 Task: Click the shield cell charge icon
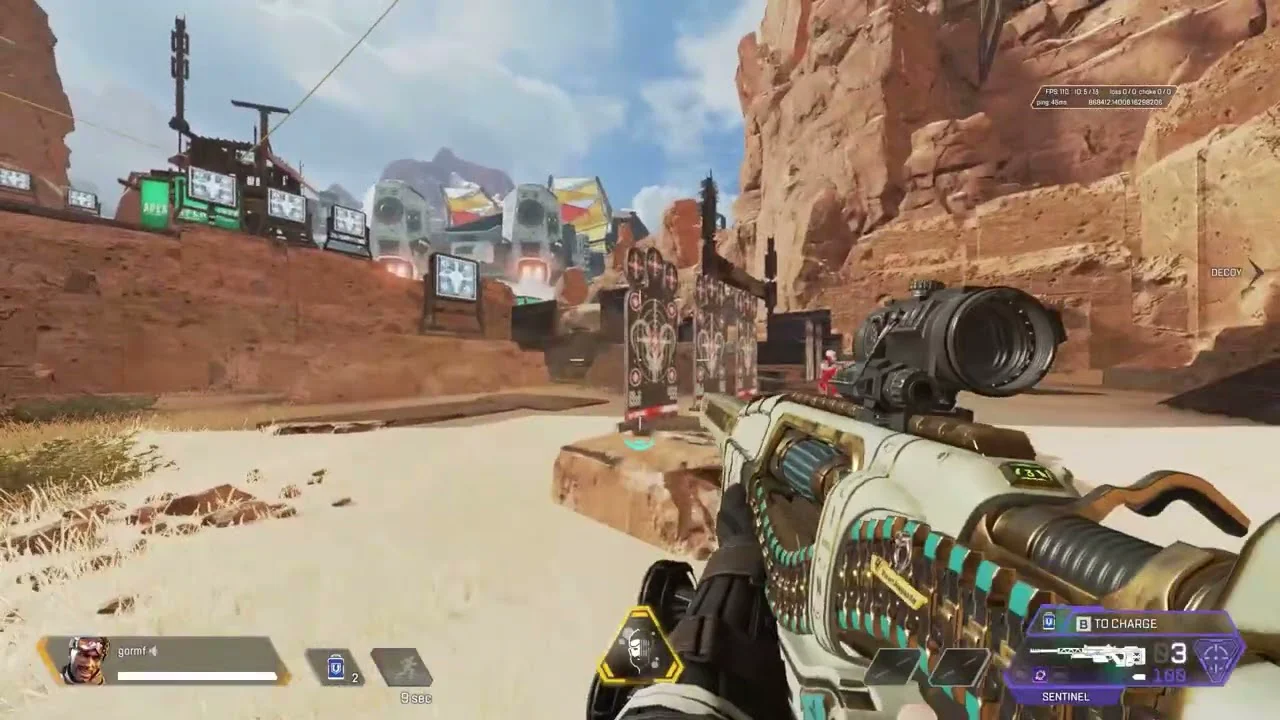tap(1049, 623)
